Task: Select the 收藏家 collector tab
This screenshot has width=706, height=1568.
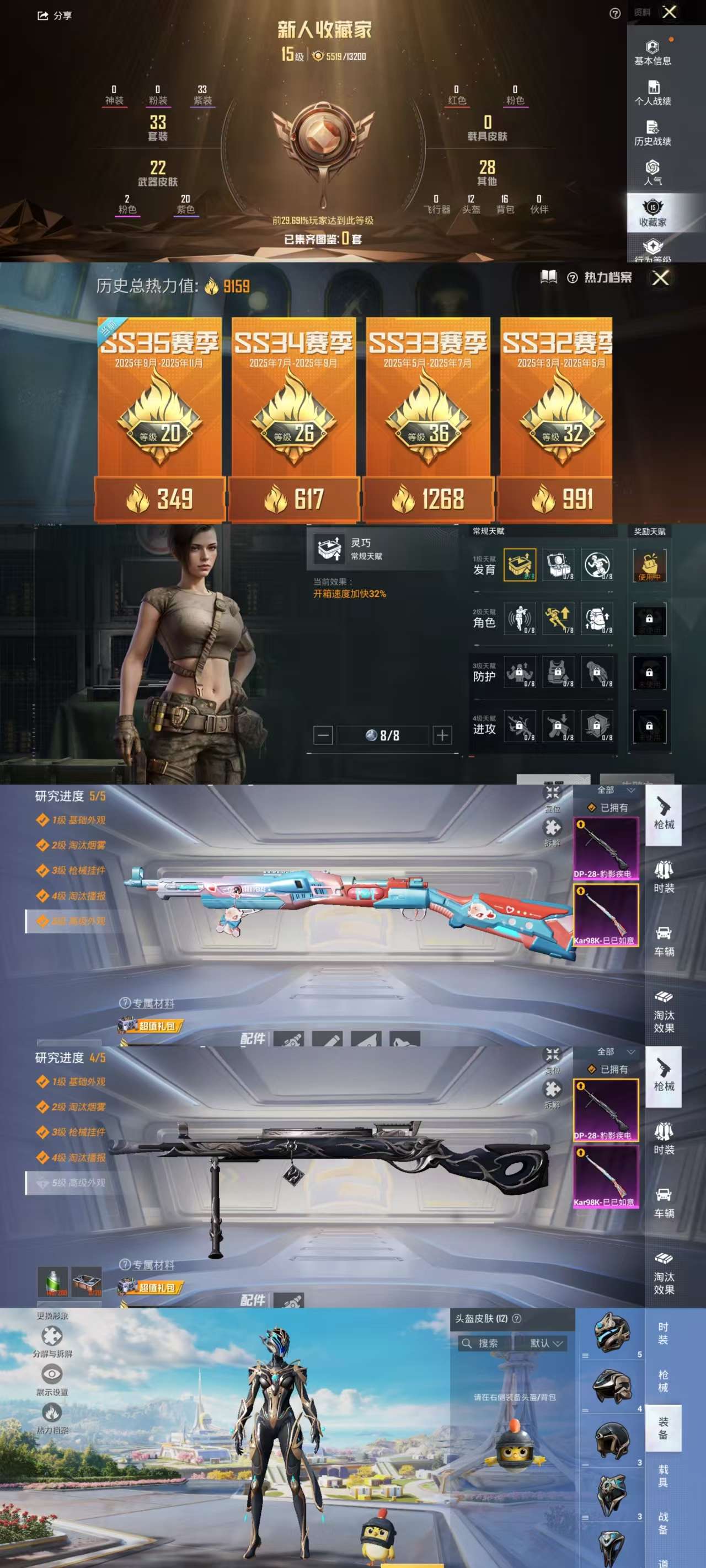Action: (652, 213)
